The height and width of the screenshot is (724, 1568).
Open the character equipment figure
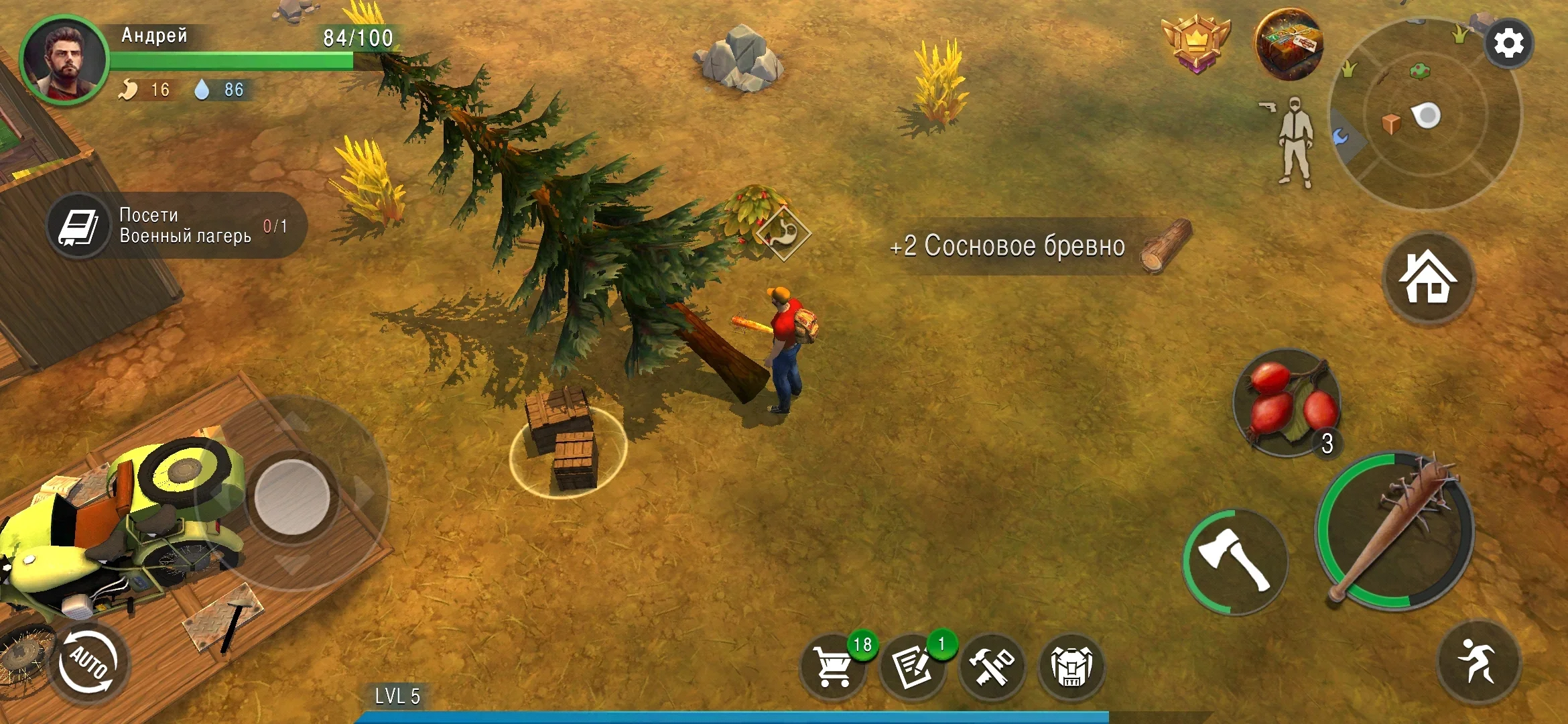(1295, 141)
